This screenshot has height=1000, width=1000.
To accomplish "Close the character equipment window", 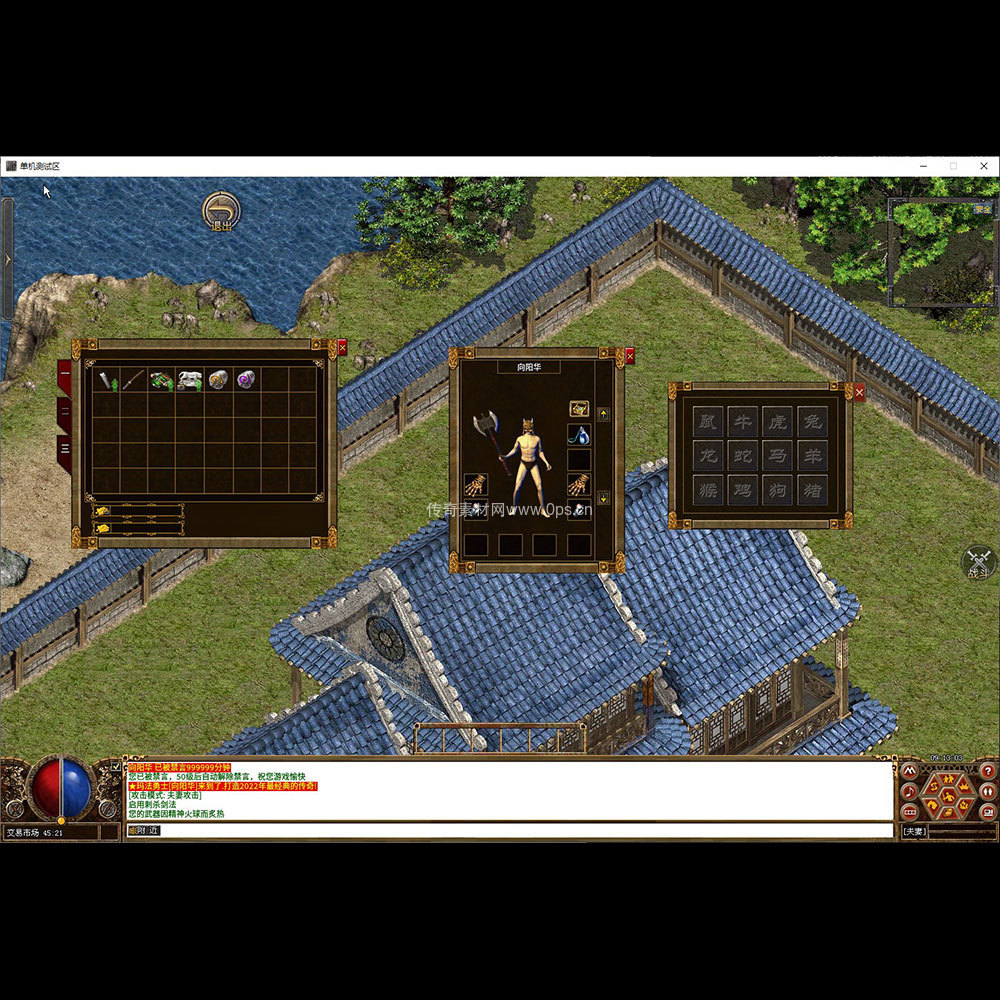I will pos(629,355).
